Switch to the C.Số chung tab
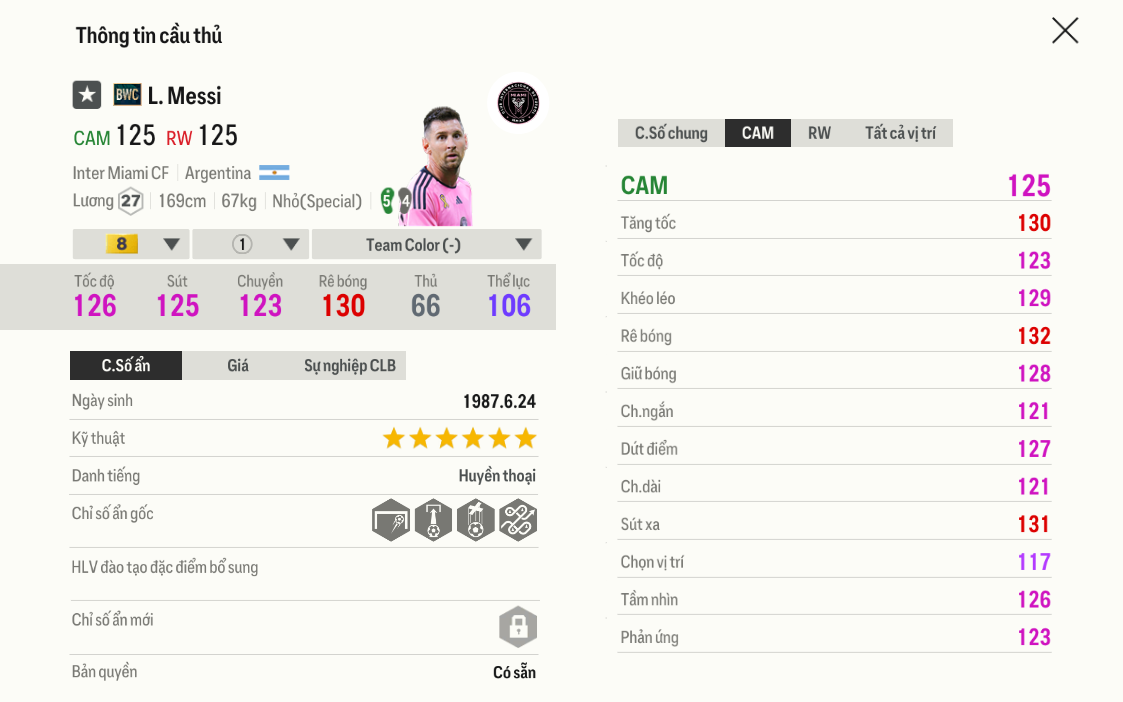Viewport: 1123px width, 702px height. [671, 133]
